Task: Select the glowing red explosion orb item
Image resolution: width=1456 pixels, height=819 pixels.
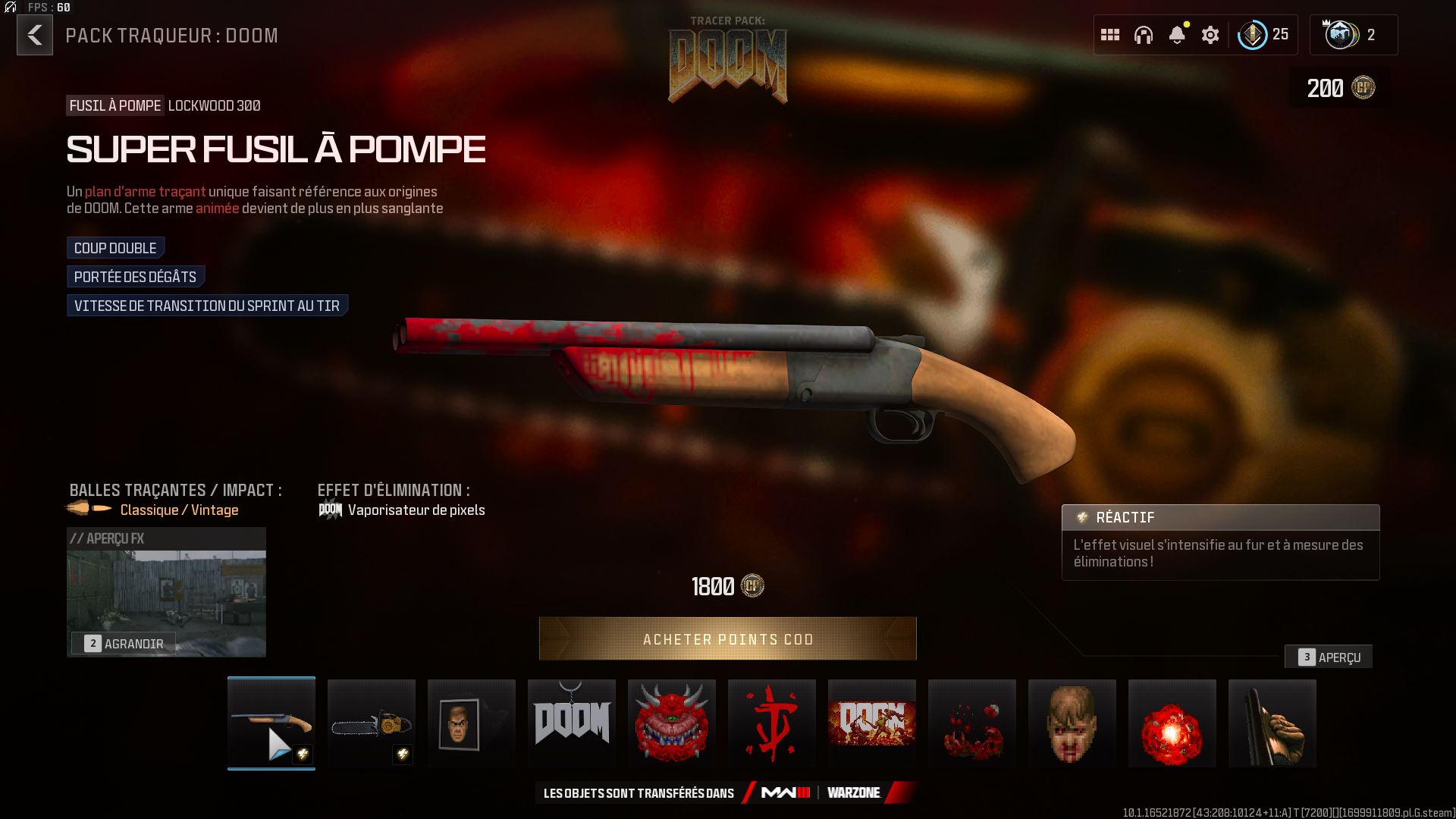Action: (x=1172, y=723)
